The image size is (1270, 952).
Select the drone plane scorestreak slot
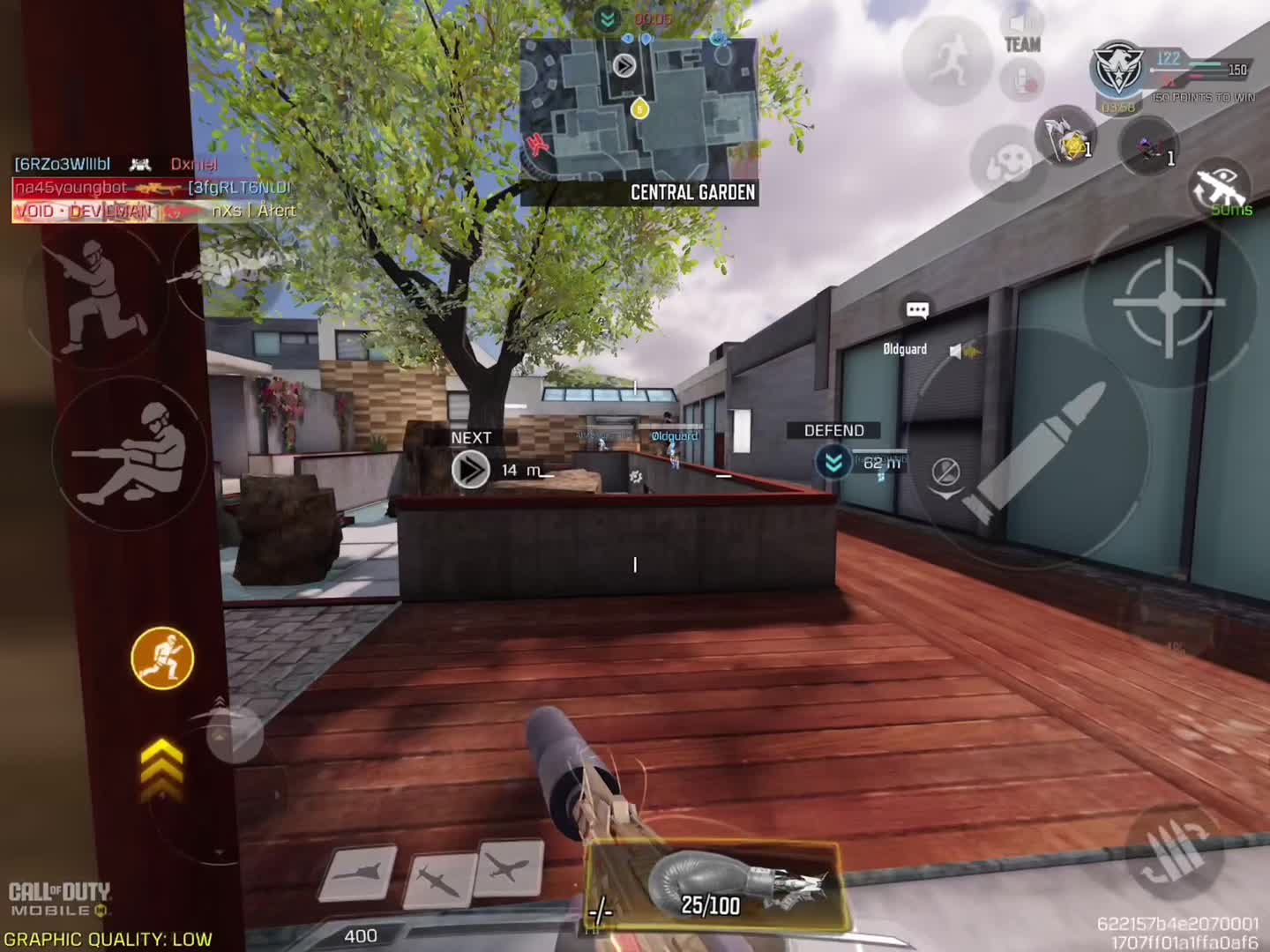pos(509,868)
